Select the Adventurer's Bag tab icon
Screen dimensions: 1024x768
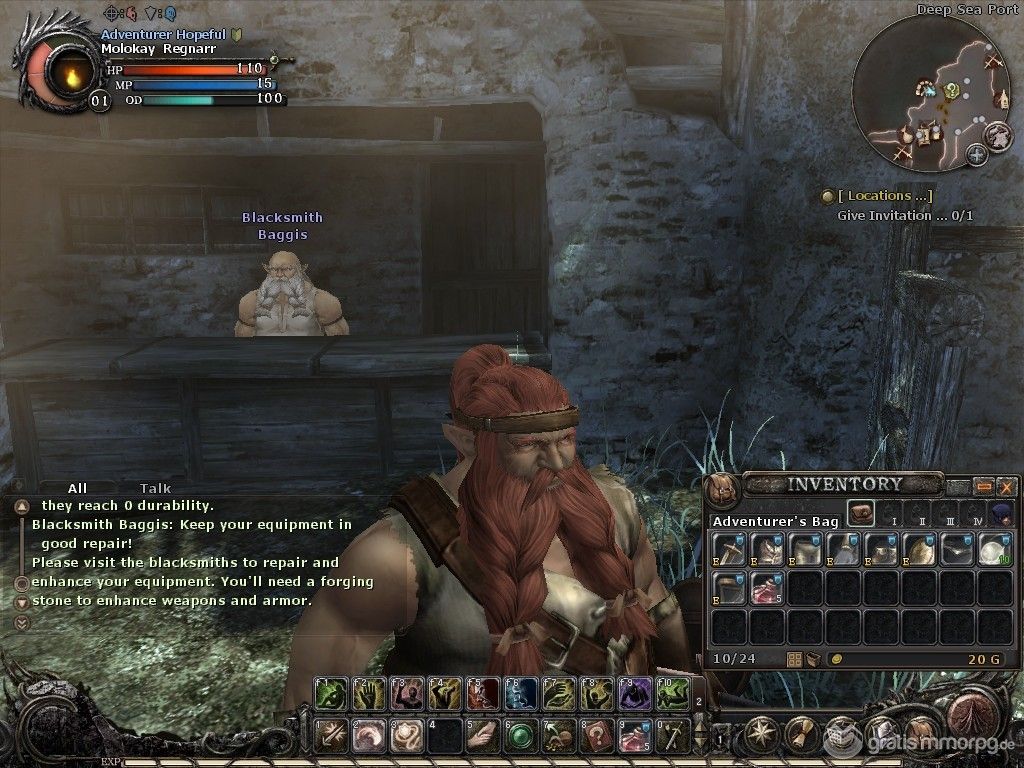coord(859,514)
